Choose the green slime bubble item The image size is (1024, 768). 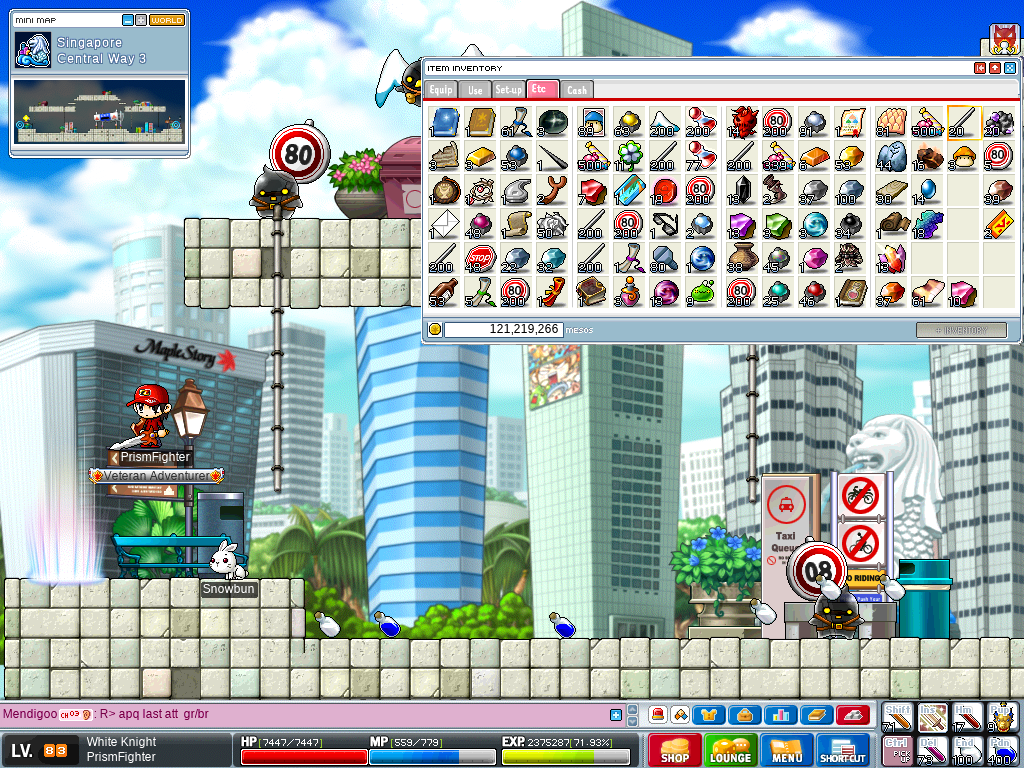[702, 292]
